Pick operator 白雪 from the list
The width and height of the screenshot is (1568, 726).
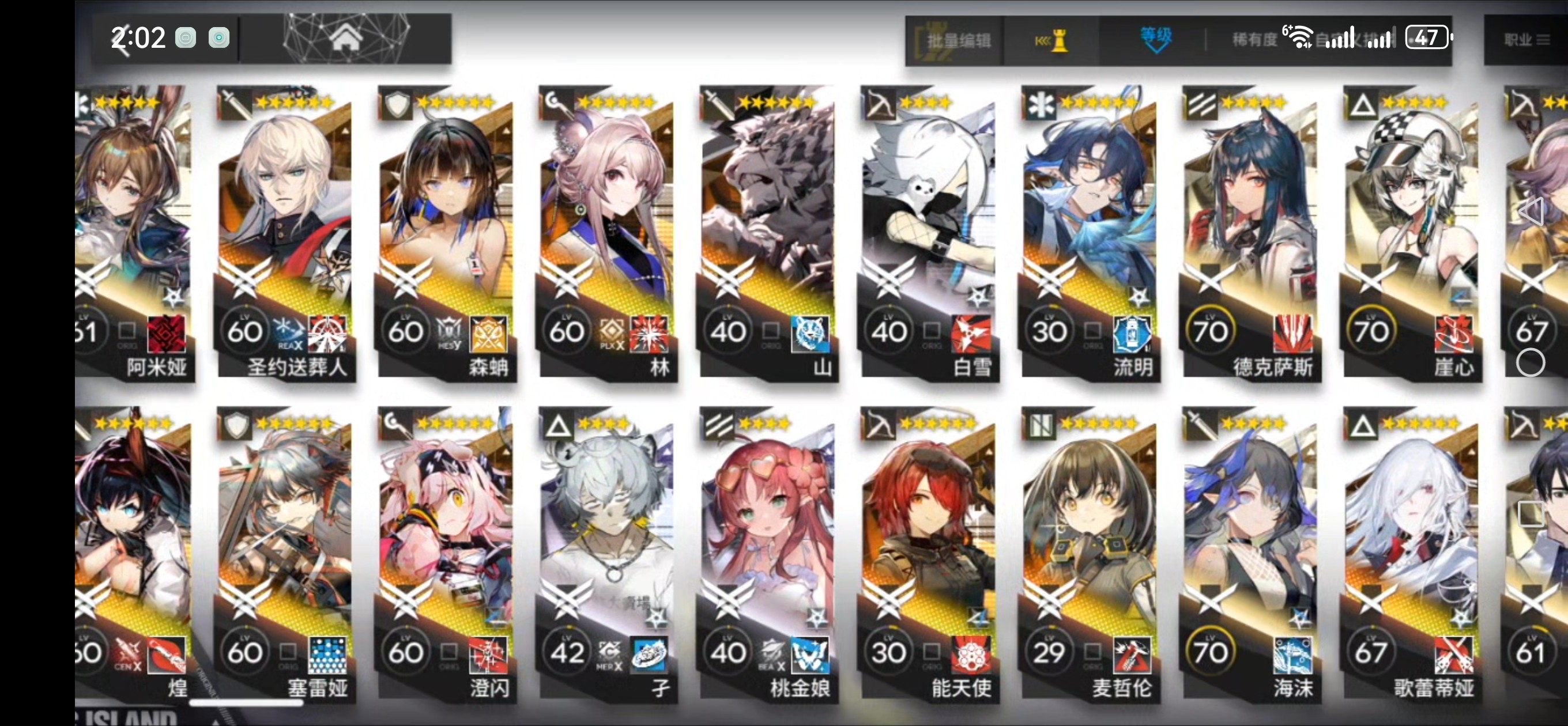click(x=928, y=234)
